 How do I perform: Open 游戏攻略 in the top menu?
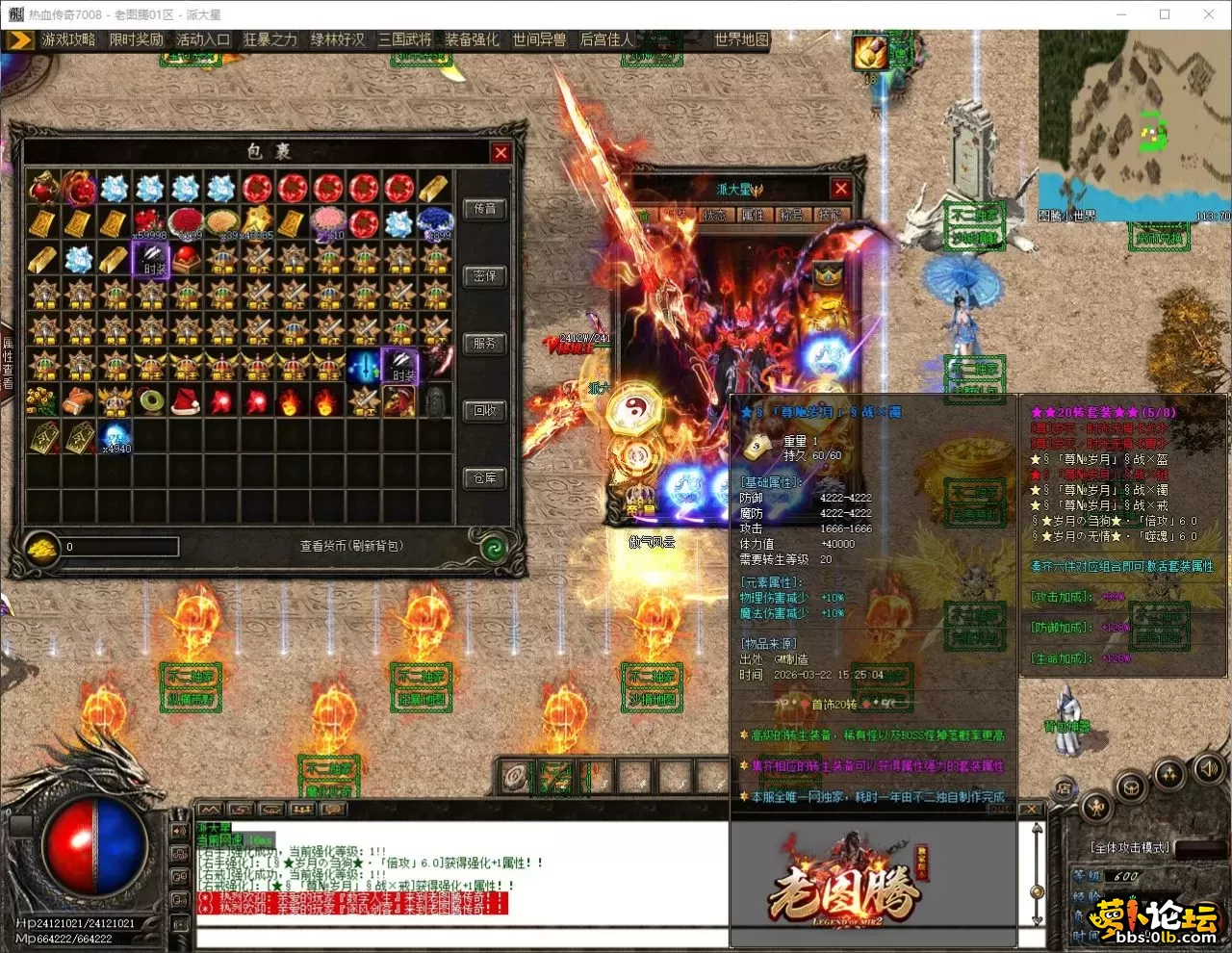click(68, 39)
